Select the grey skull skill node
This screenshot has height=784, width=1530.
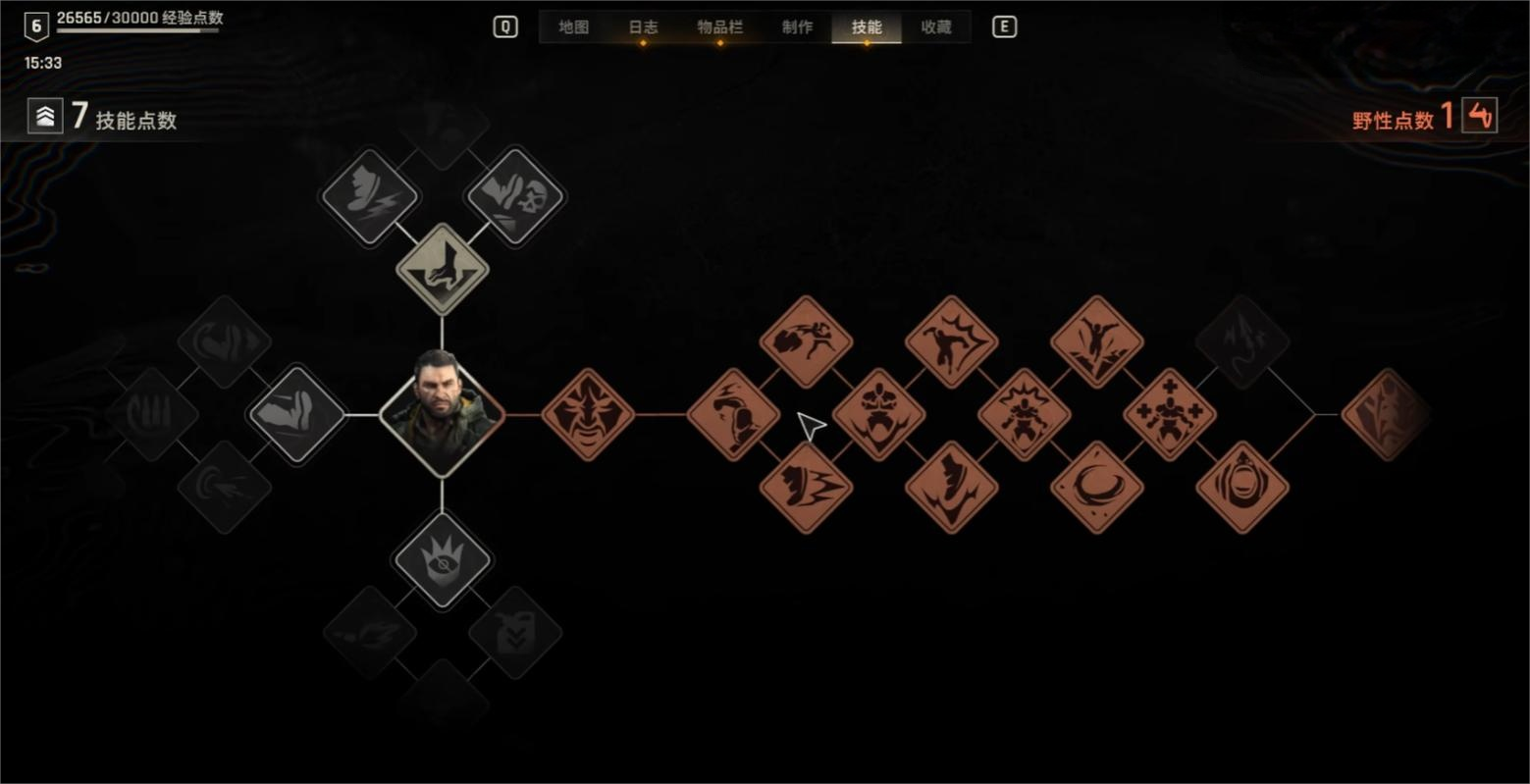click(515, 196)
